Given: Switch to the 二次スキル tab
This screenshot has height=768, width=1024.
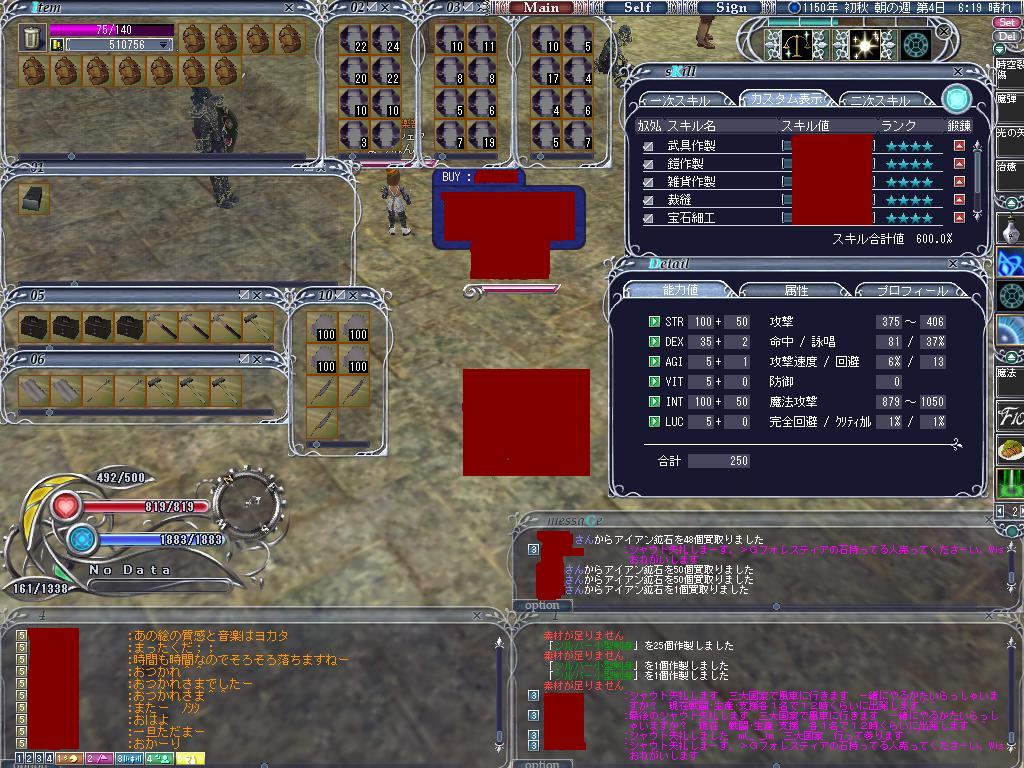Looking at the screenshot, I should (882, 101).
